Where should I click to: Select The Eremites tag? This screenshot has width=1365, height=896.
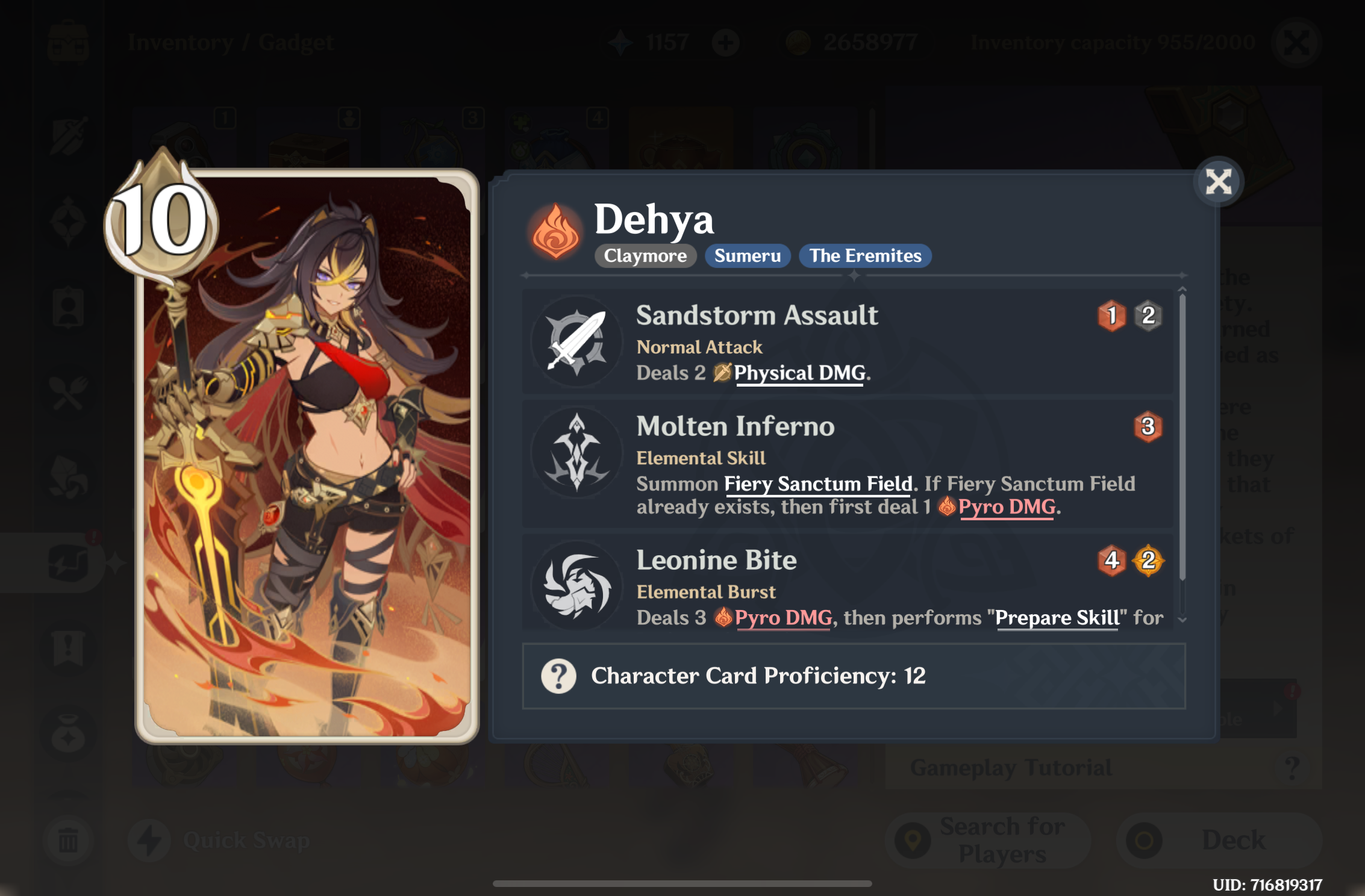click(865, 256)
